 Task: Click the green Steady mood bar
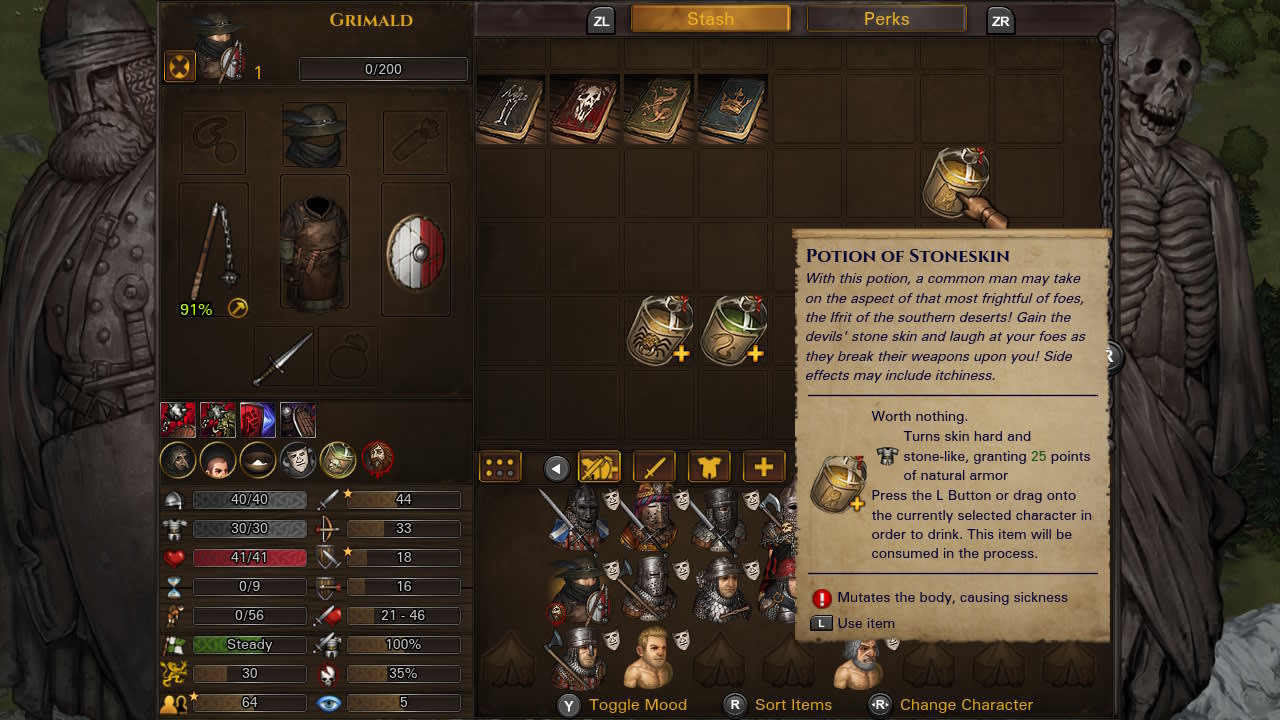coord(249,644)
